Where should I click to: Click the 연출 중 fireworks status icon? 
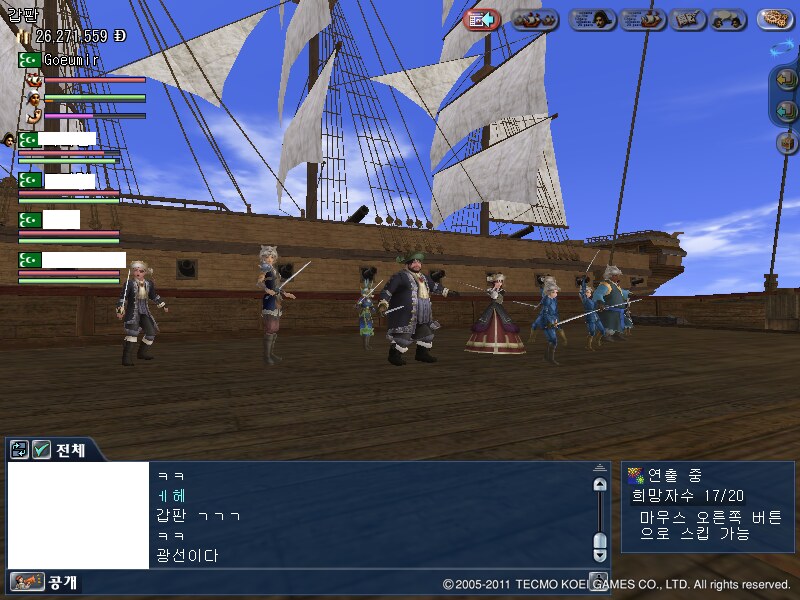click(635, 475)
